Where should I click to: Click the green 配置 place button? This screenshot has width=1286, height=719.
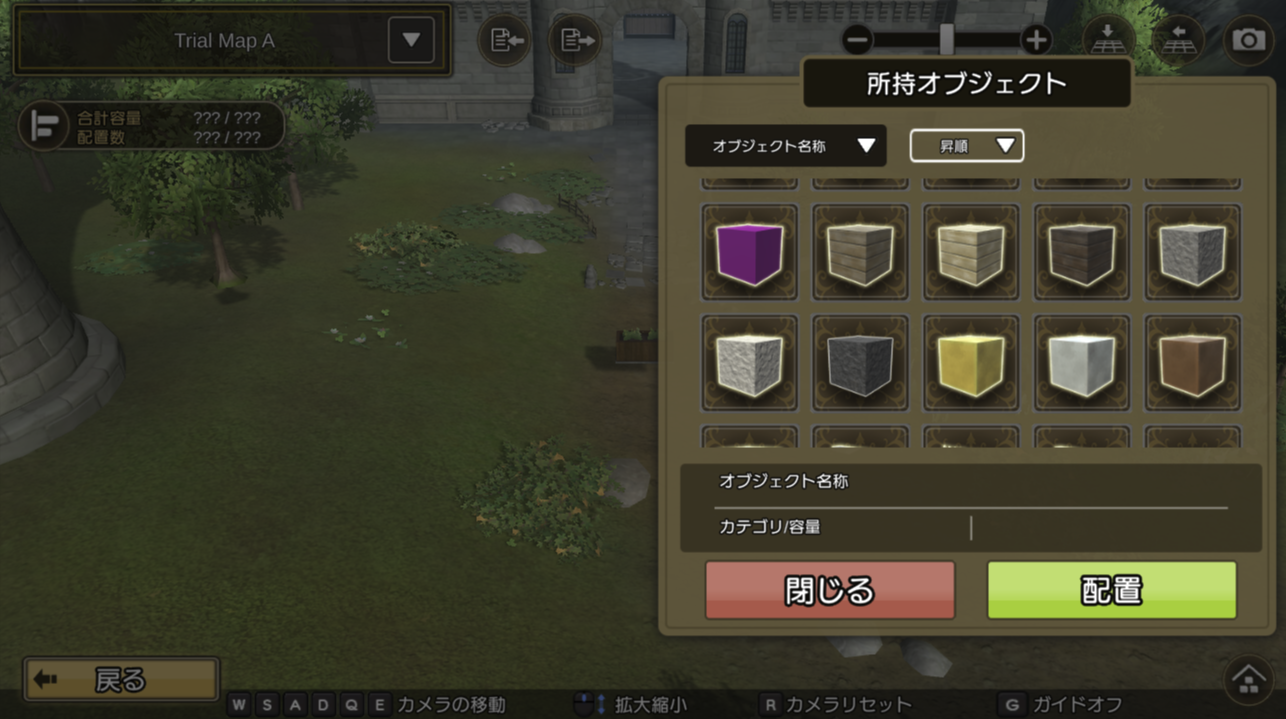(1112, 590)
